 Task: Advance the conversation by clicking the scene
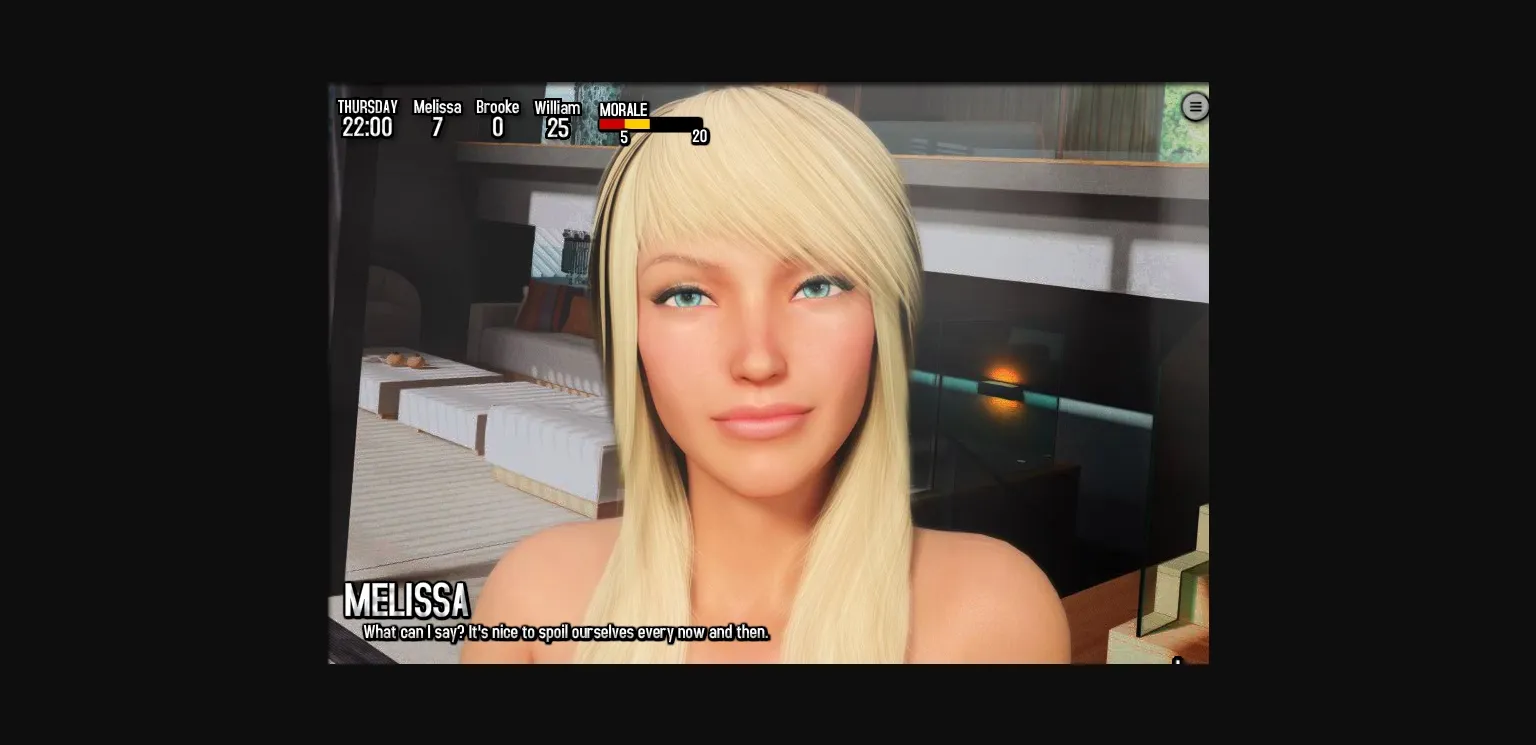click(x=768, y=400)
